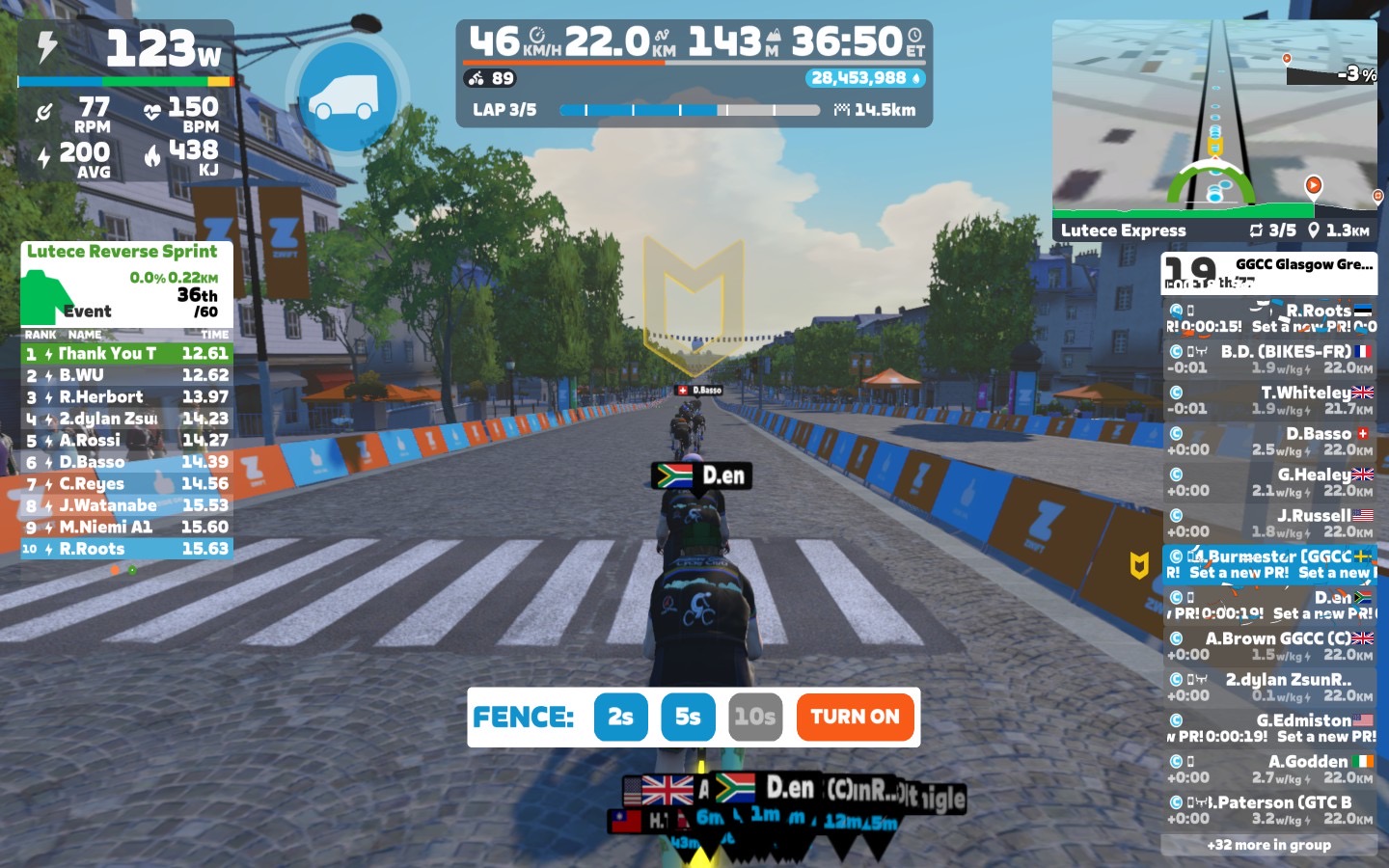Image resolution: width=1389 pixels, height=868 pixels.
Task: Choose the 10s fence option
Action: click(x=754, y=717)
